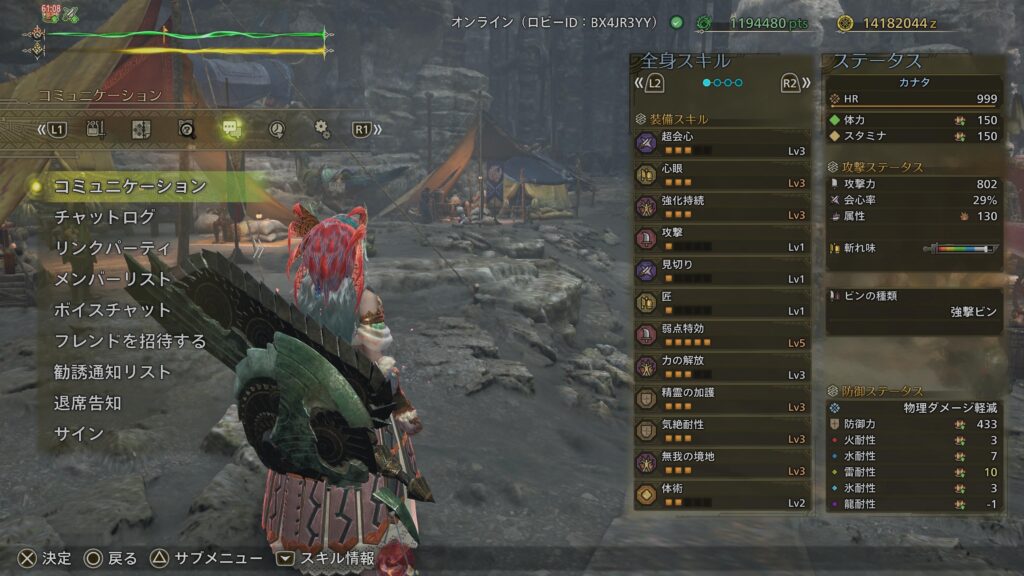1024x576 pixels.
Task: Select ボイスチャット (voice chat)
Action: 112,310
